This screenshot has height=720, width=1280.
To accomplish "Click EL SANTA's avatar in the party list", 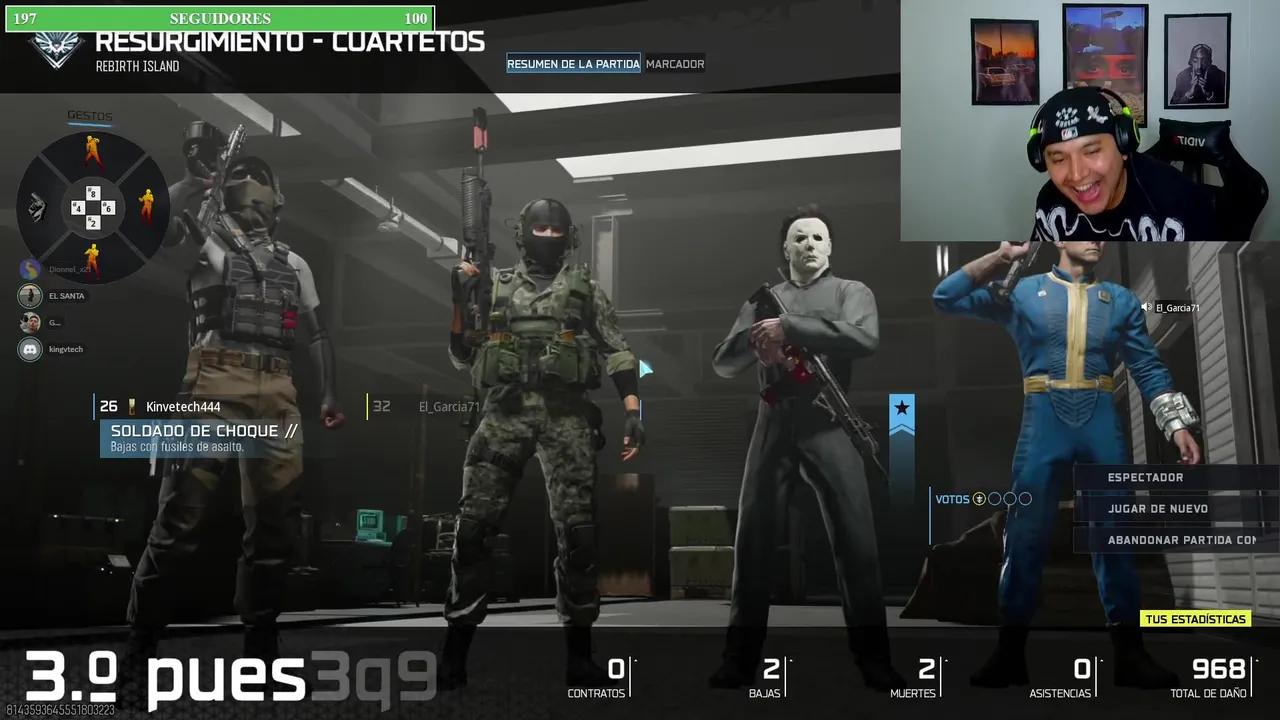I will point(28,295).
